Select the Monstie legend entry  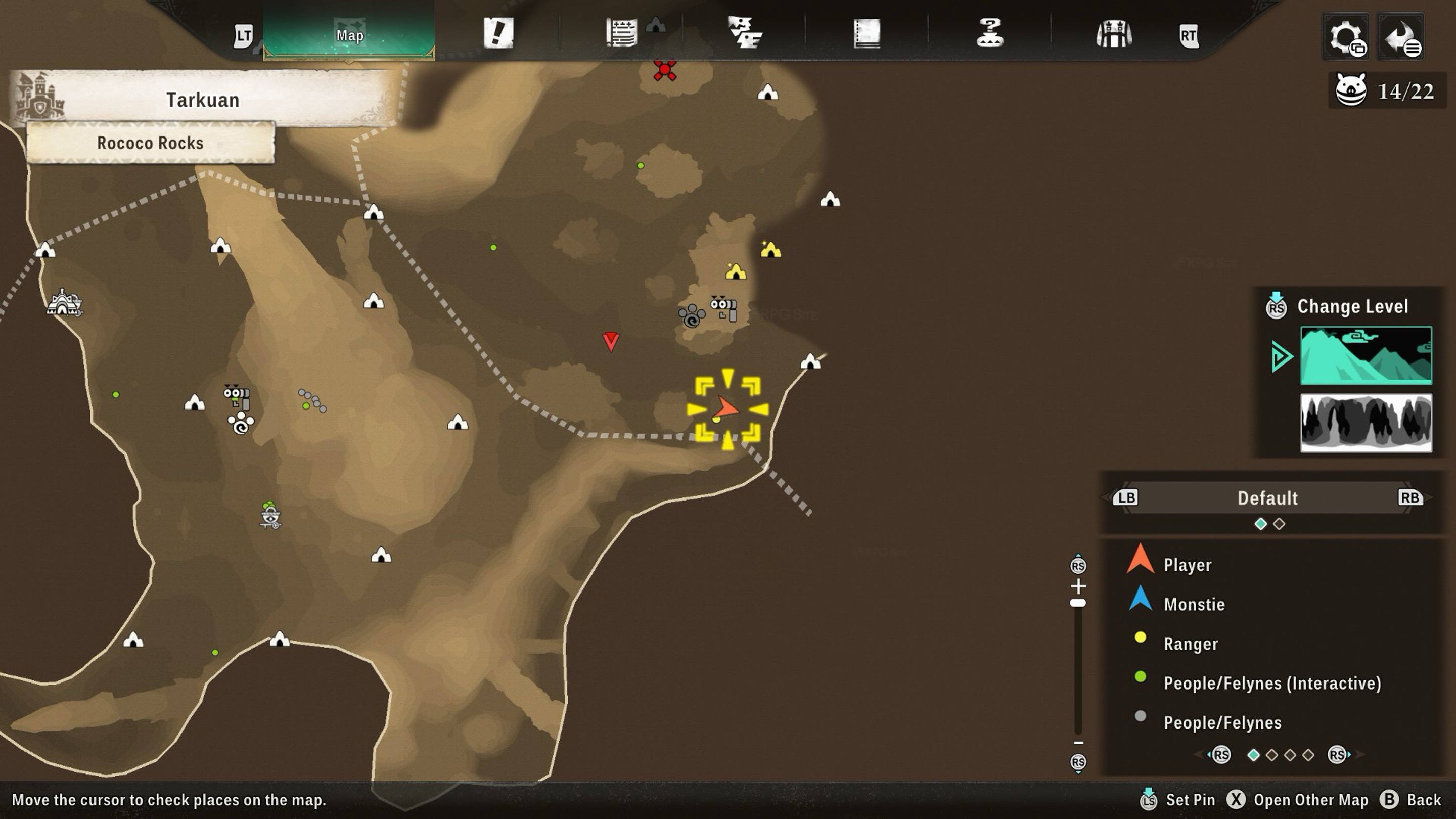1193,604
